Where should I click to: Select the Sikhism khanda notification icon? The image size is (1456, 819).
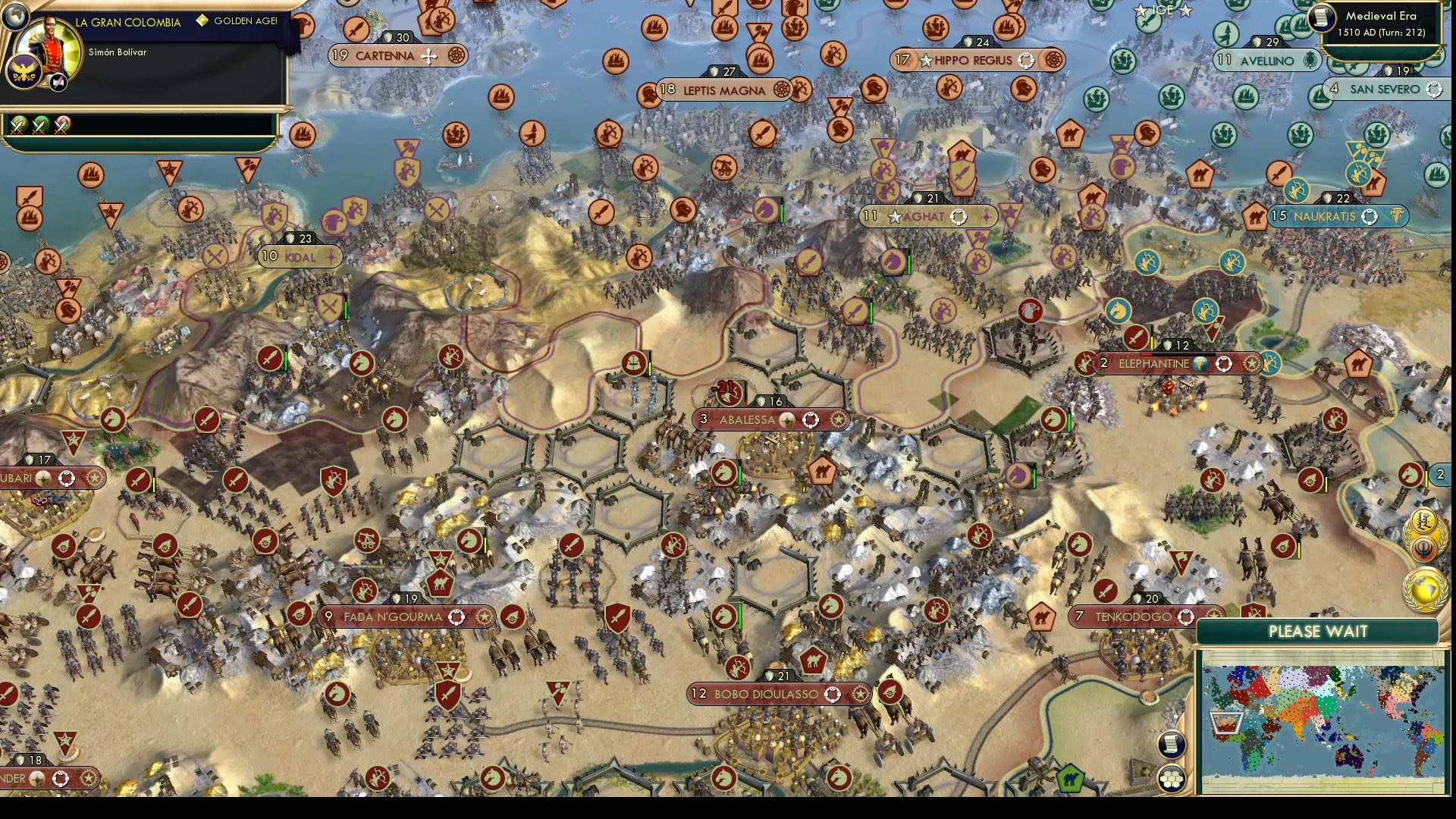1423,548
